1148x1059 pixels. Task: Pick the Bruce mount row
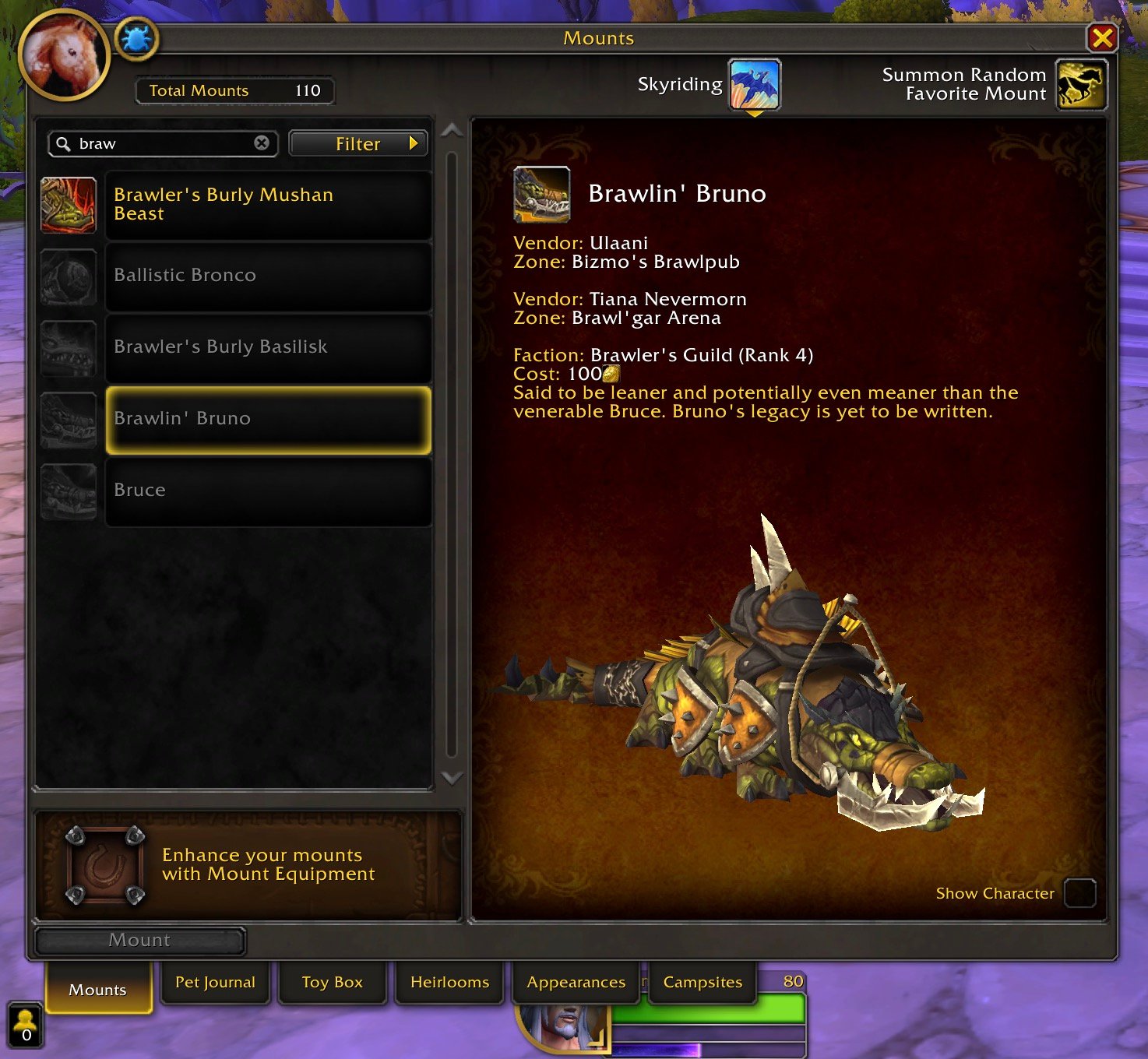coord(267,491)
